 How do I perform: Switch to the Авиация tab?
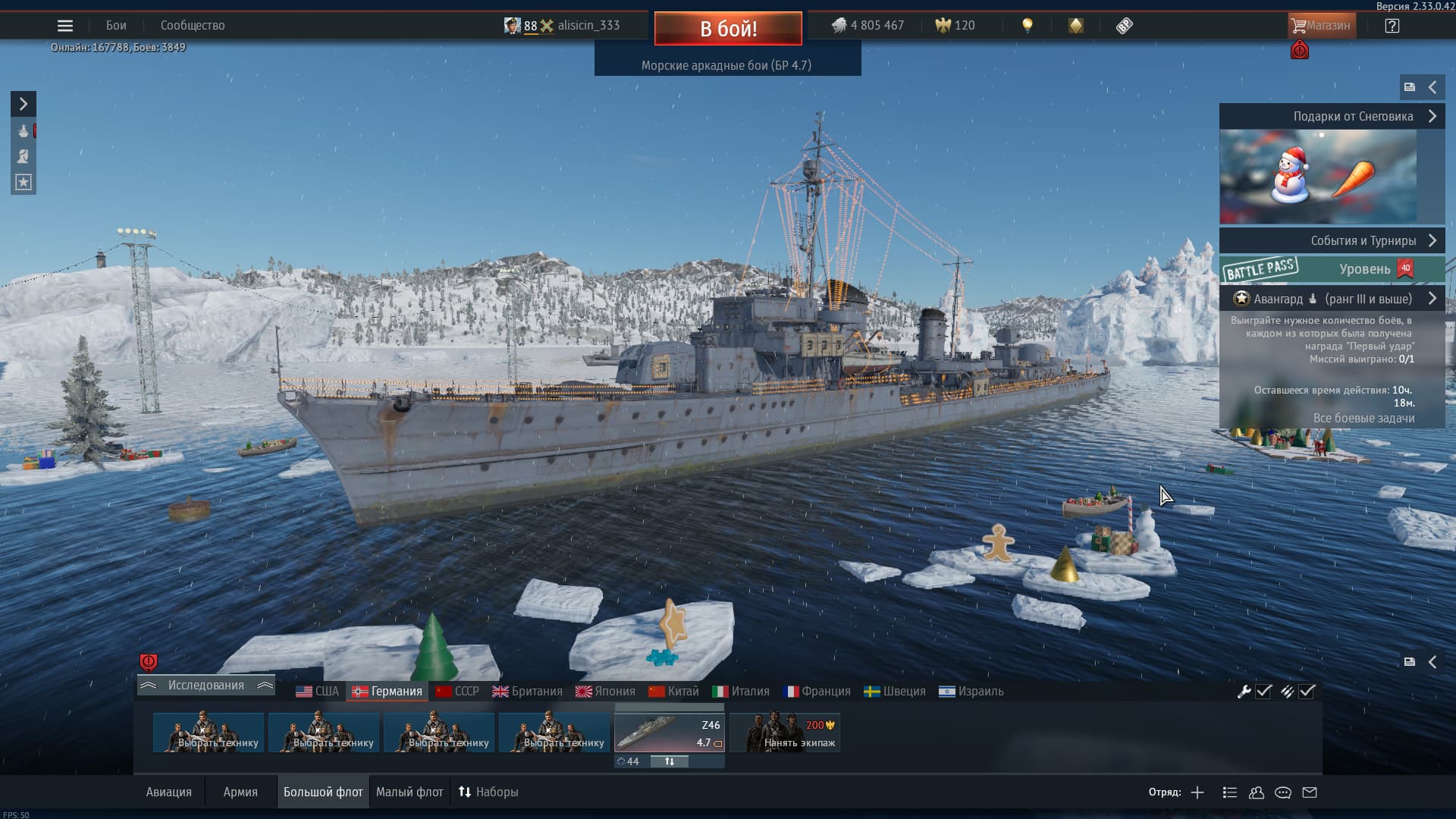pos(169,792)
